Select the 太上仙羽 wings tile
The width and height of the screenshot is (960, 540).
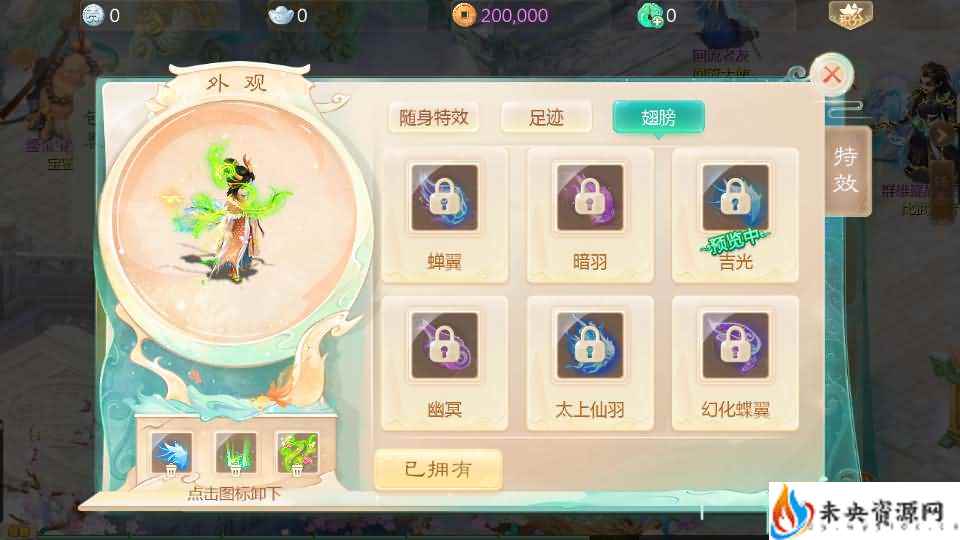click(590, 357)
